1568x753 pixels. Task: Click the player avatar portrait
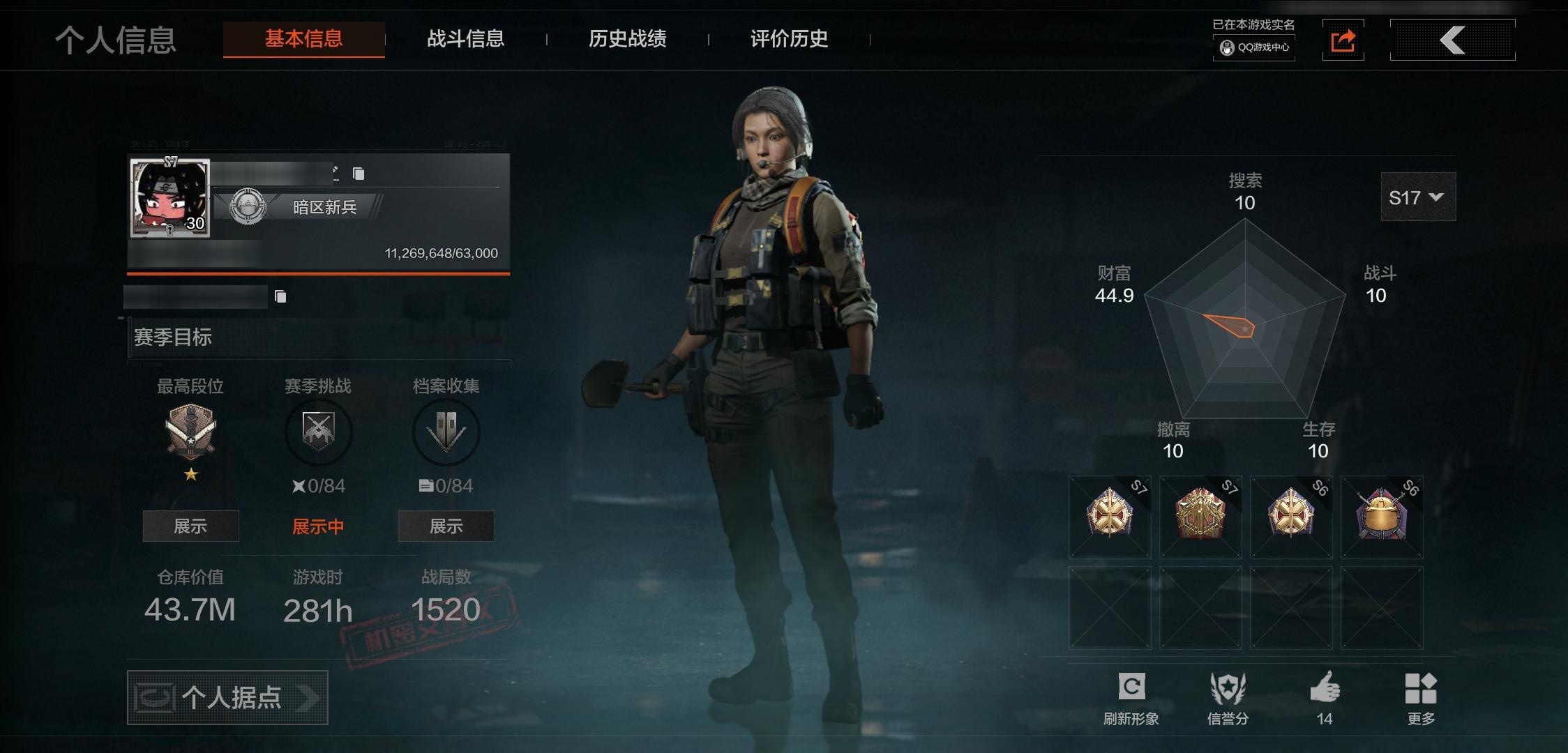(169, 199)
